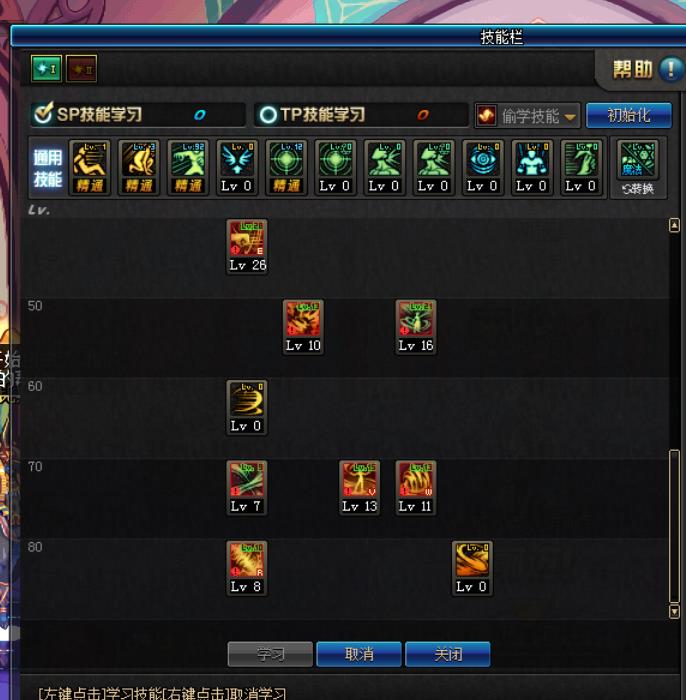Pick the Lv 13 skill icon
686x700 pixels.
pyautogui.click(x=359, y=481)
